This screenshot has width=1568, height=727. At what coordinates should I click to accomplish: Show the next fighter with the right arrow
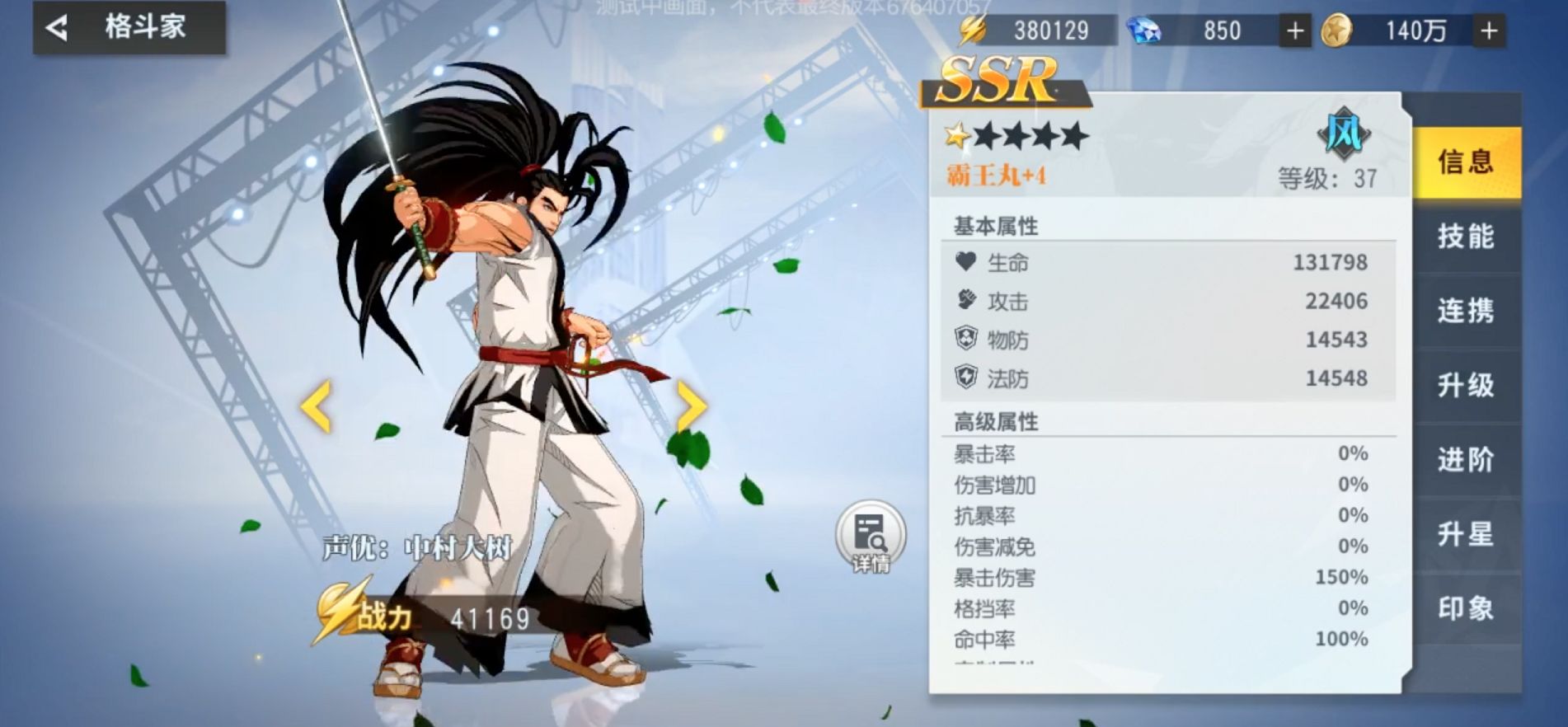tap(691, 406)
